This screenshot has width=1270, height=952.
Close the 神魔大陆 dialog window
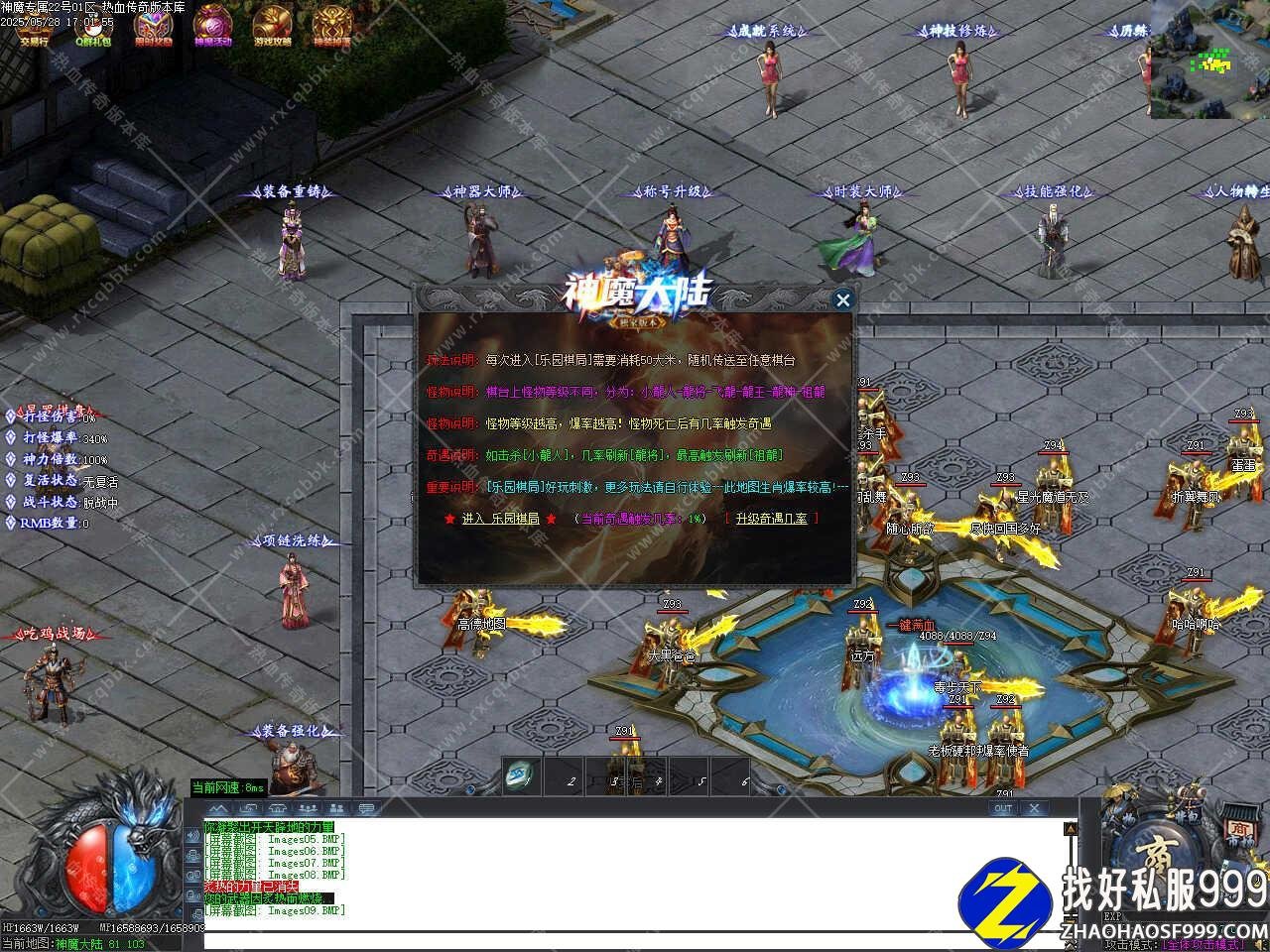[843, 299]
